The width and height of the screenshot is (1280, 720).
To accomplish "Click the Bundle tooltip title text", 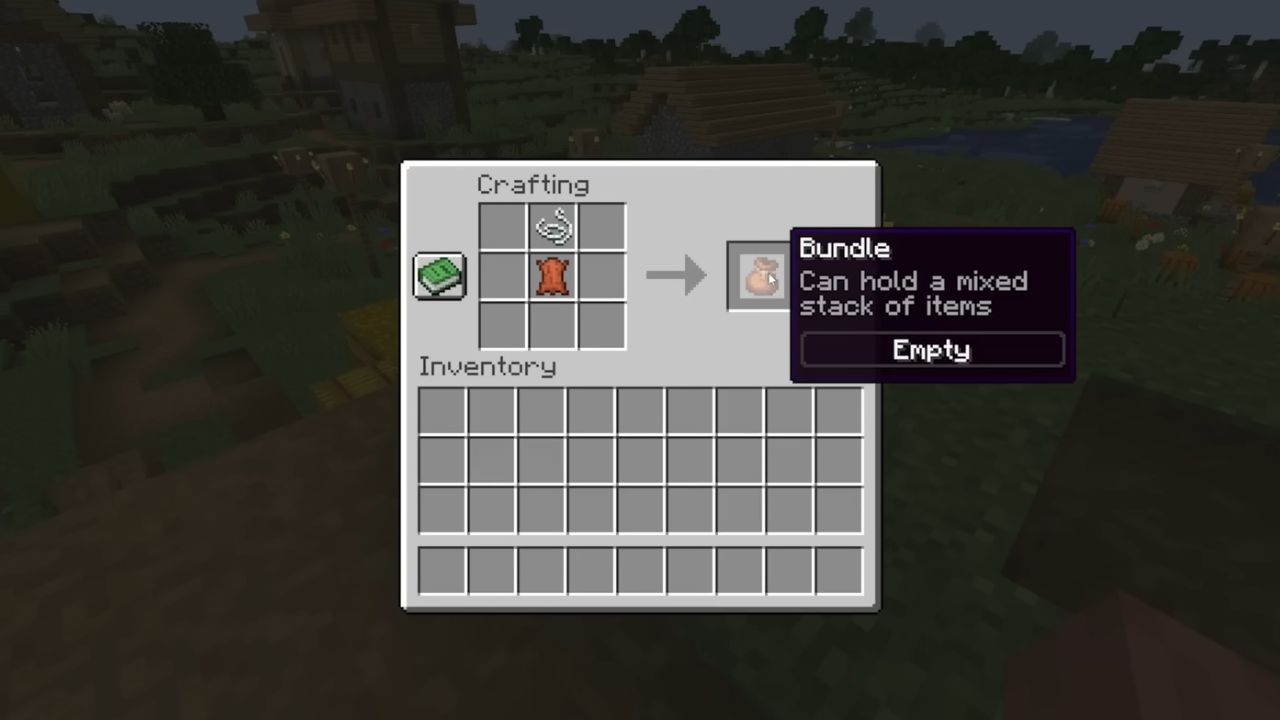I will [x=844, y=248].
